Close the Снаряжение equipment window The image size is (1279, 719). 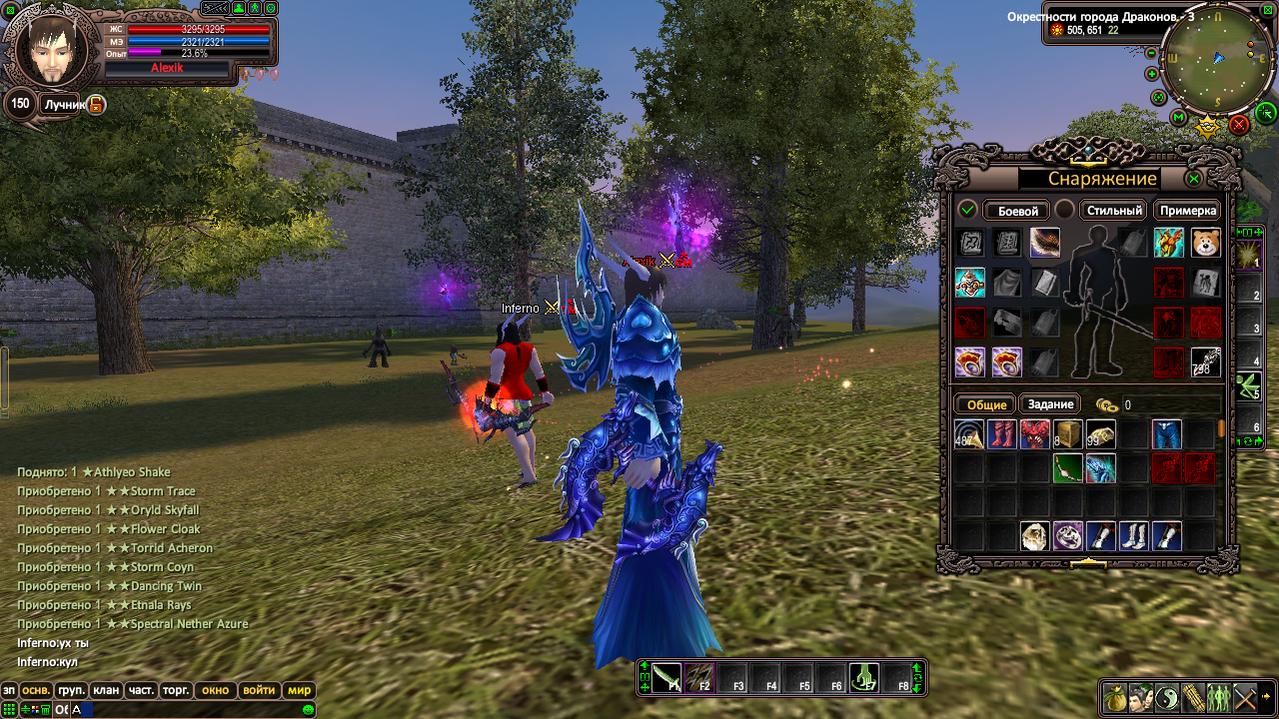[1193, 179]
